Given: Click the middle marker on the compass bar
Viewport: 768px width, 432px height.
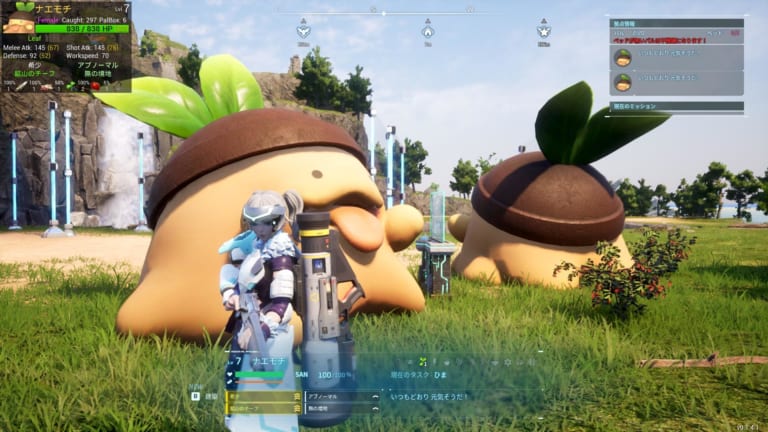Looking at the screenshot, I should pos(427,30).
